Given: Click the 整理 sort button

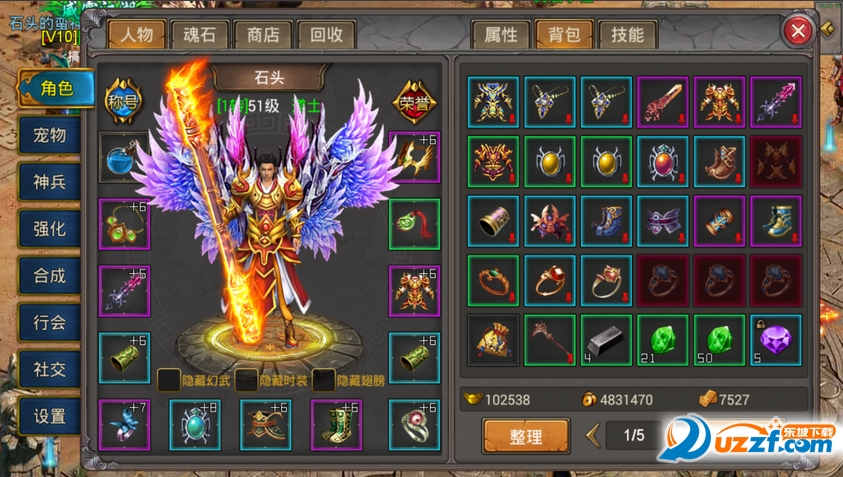Looking at the screenshot, I should click(526, 437).
